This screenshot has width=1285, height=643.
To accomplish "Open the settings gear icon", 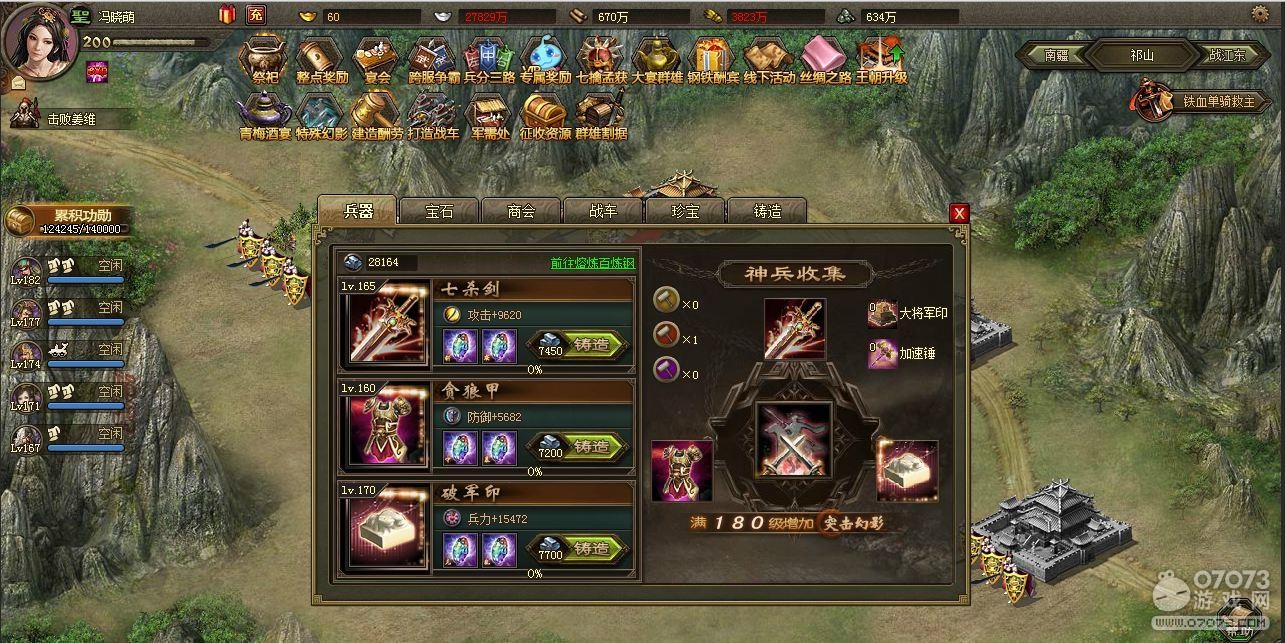I will coord(1260,13).
